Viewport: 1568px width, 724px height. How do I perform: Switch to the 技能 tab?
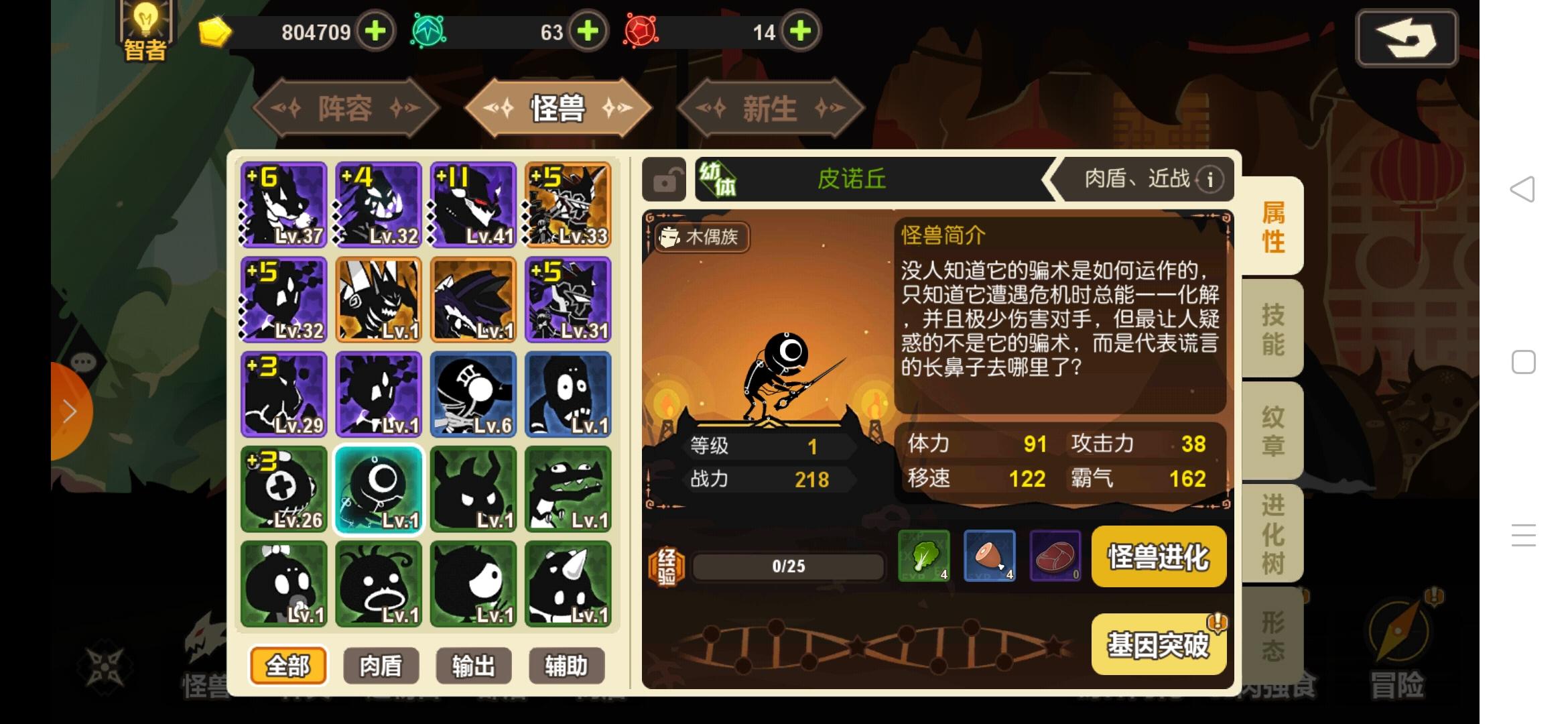(1272, 328)
